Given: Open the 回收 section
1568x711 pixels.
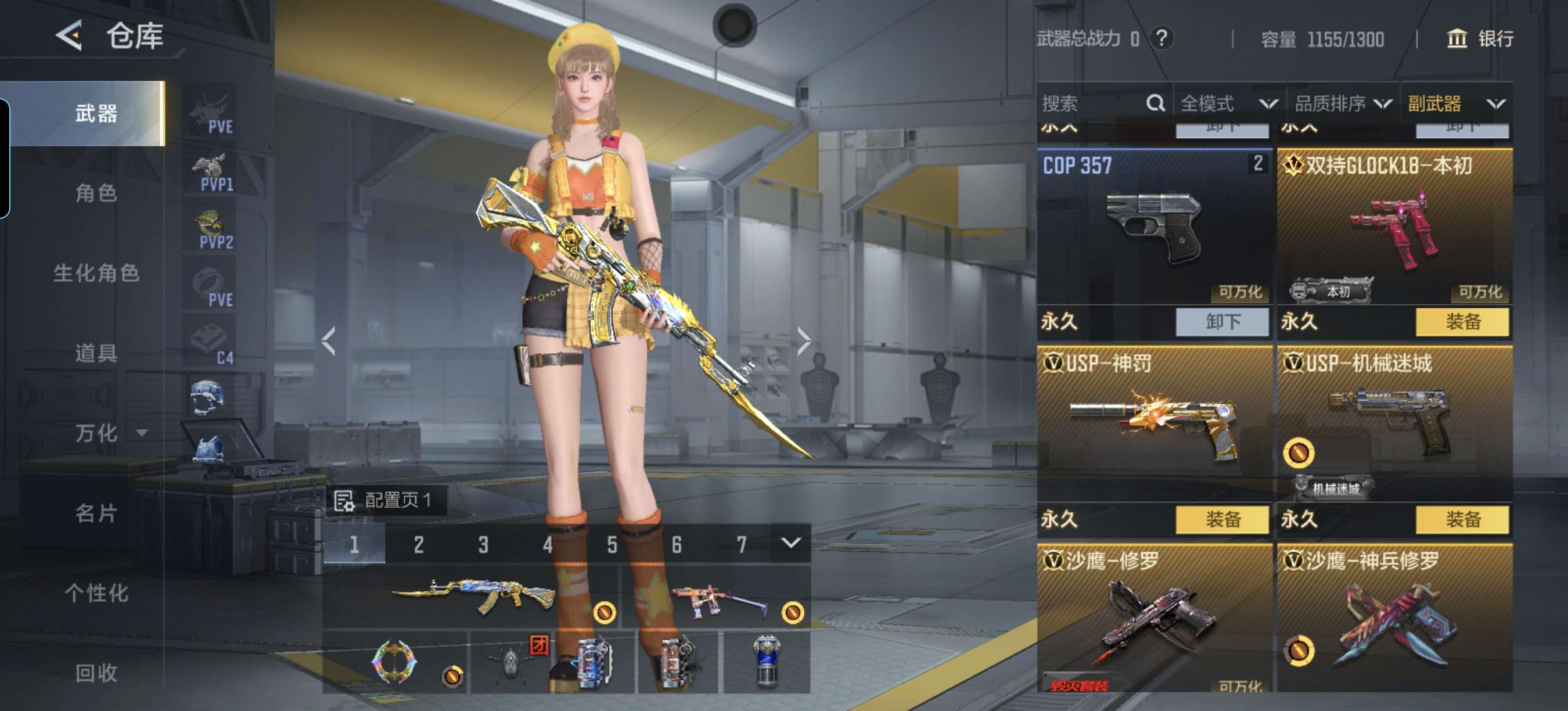Looking at the screenshot, I should pyautogui.click(x=96, y=673).
